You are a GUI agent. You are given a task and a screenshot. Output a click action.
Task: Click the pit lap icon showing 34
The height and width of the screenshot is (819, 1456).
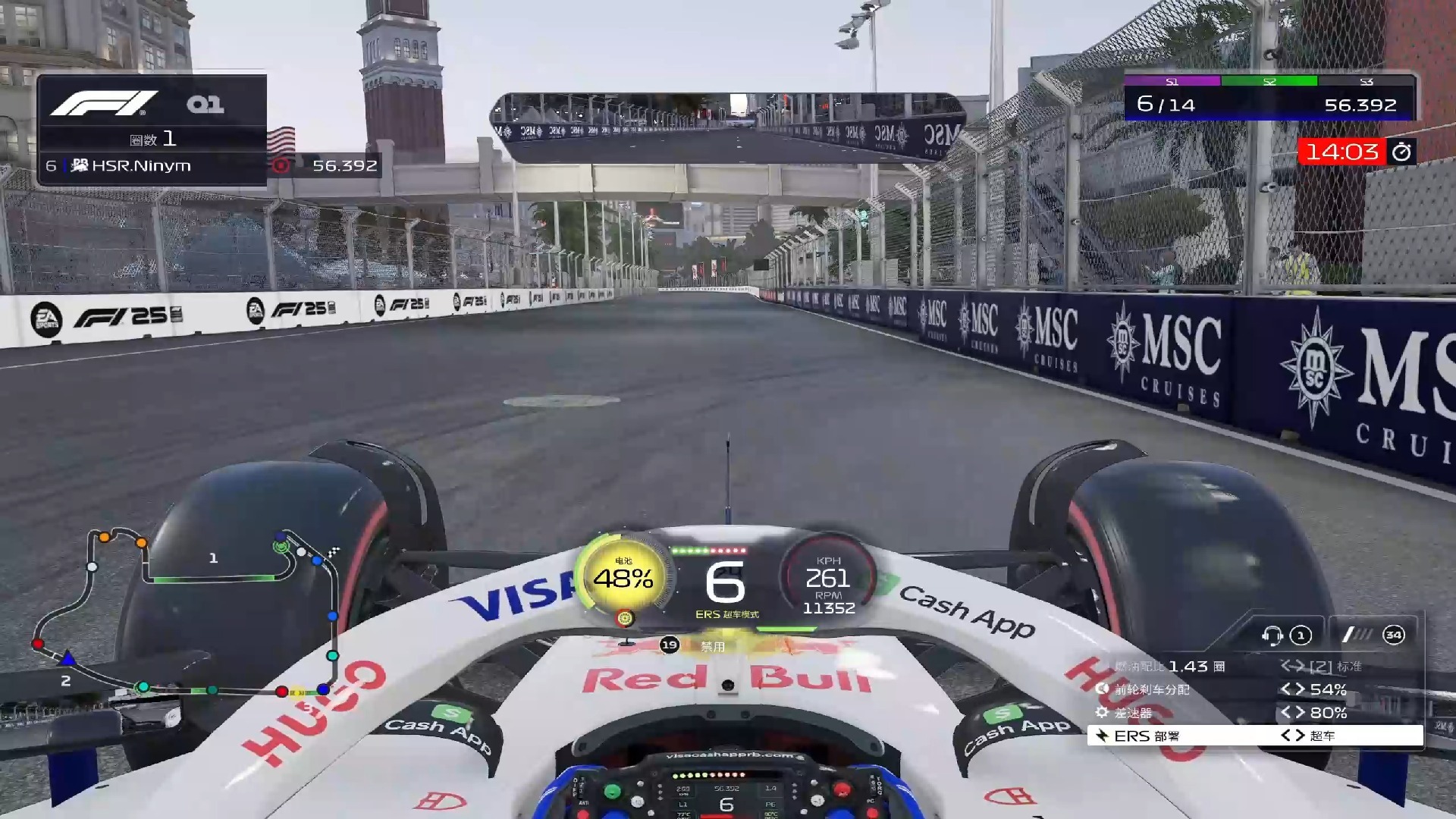[1393, 635]
